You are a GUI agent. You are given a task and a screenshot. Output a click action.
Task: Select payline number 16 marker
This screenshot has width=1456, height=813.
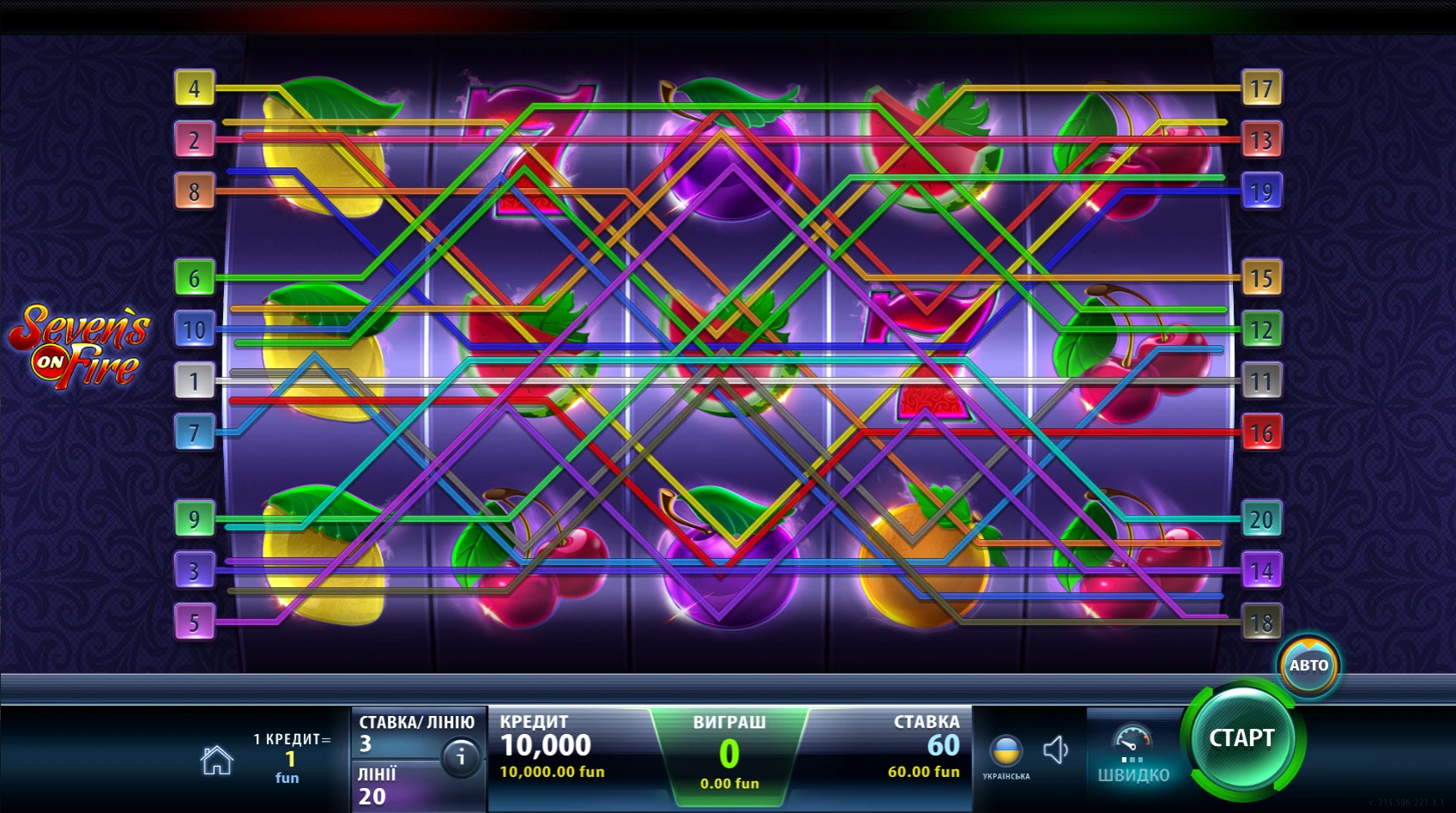click(x=1261, y=433)
